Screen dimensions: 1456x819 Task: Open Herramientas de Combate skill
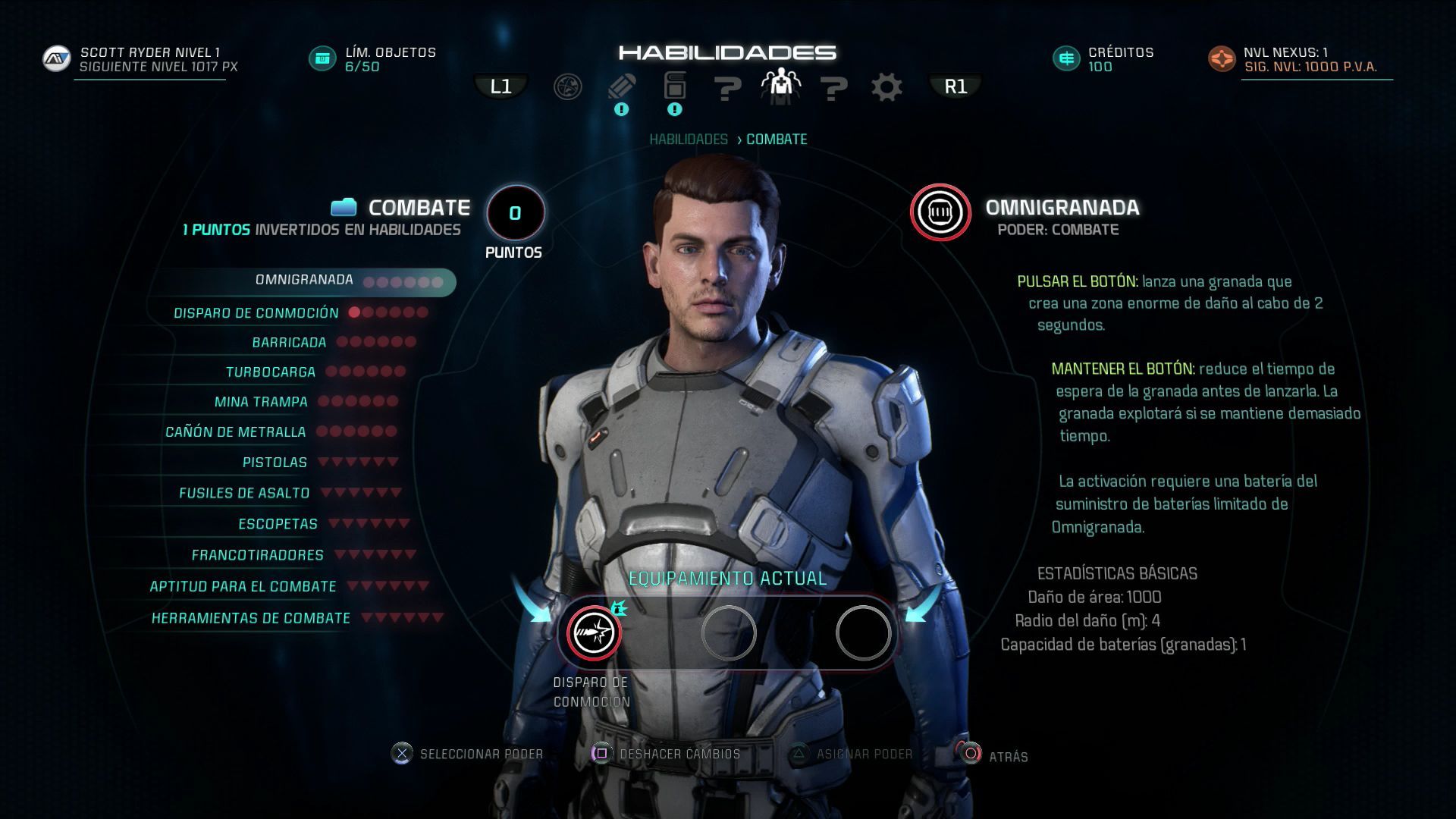pyautogui.click(x=250, y=619)
